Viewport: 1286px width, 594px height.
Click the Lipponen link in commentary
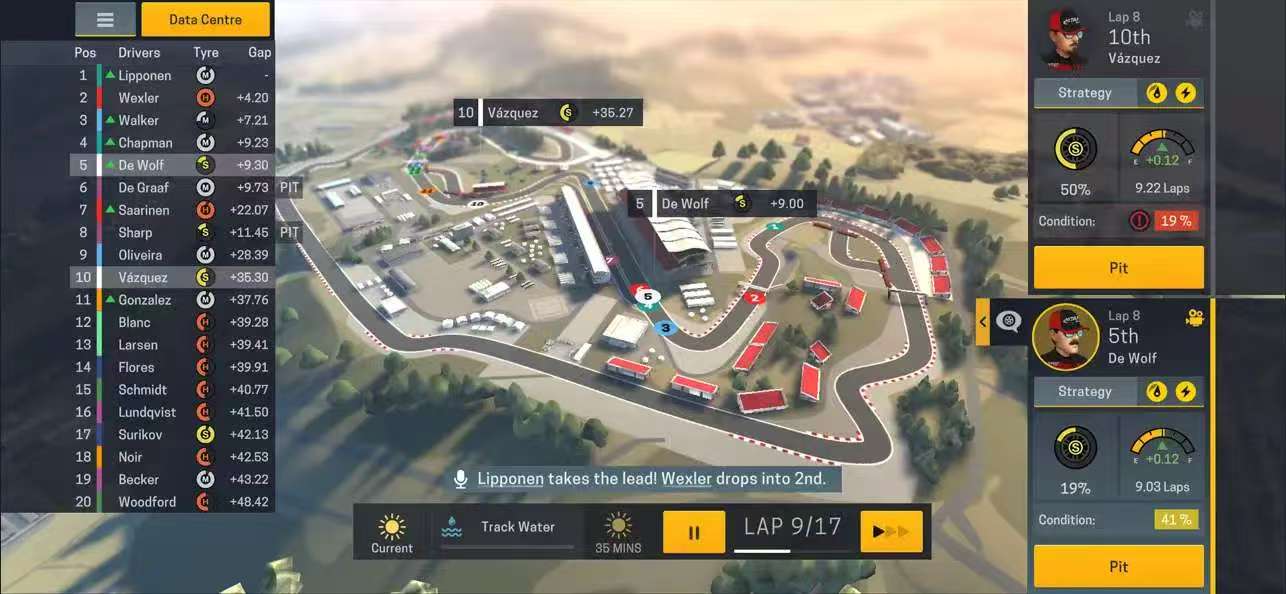coord(510,479)
